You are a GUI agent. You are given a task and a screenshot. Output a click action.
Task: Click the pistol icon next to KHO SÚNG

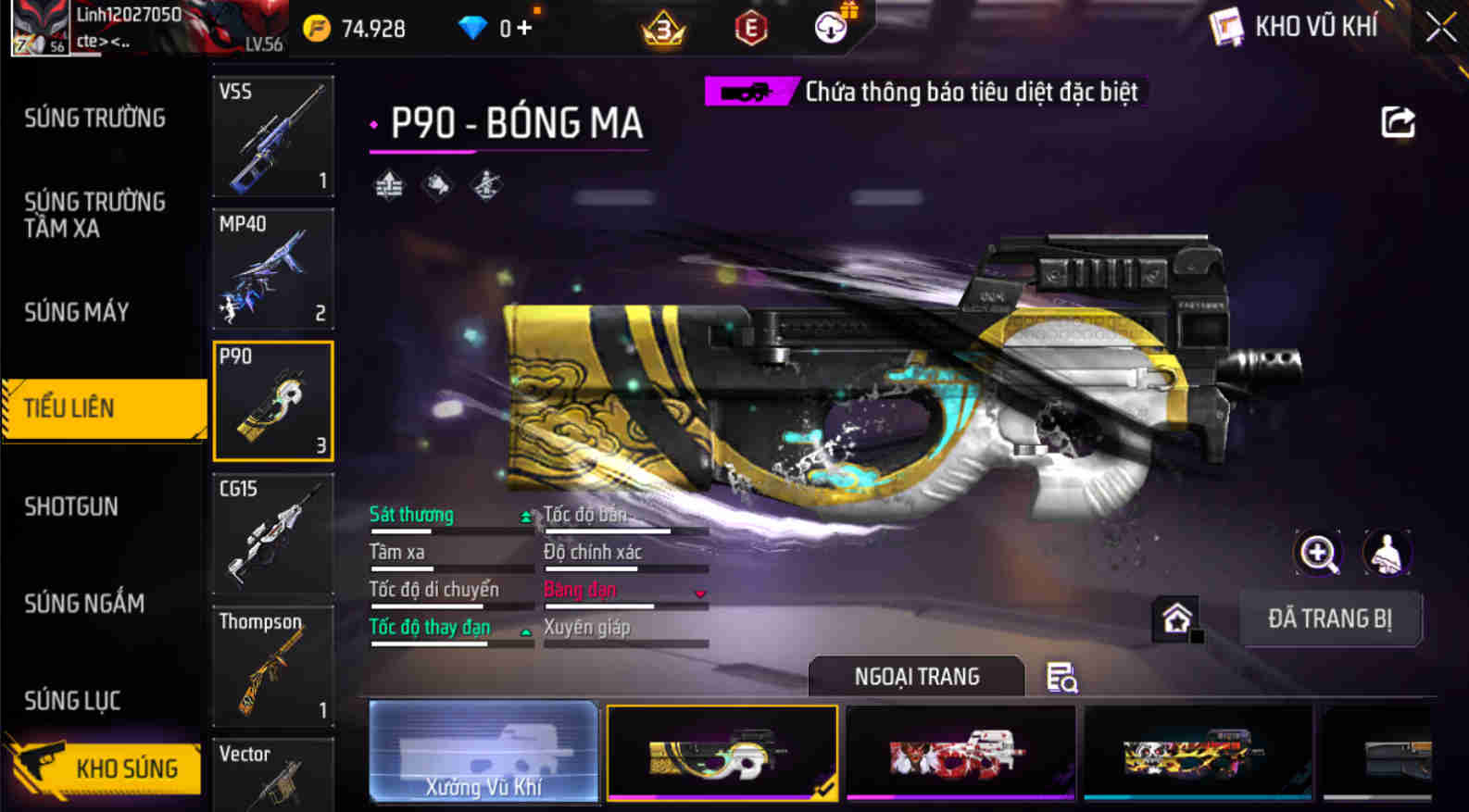point(37,768)
